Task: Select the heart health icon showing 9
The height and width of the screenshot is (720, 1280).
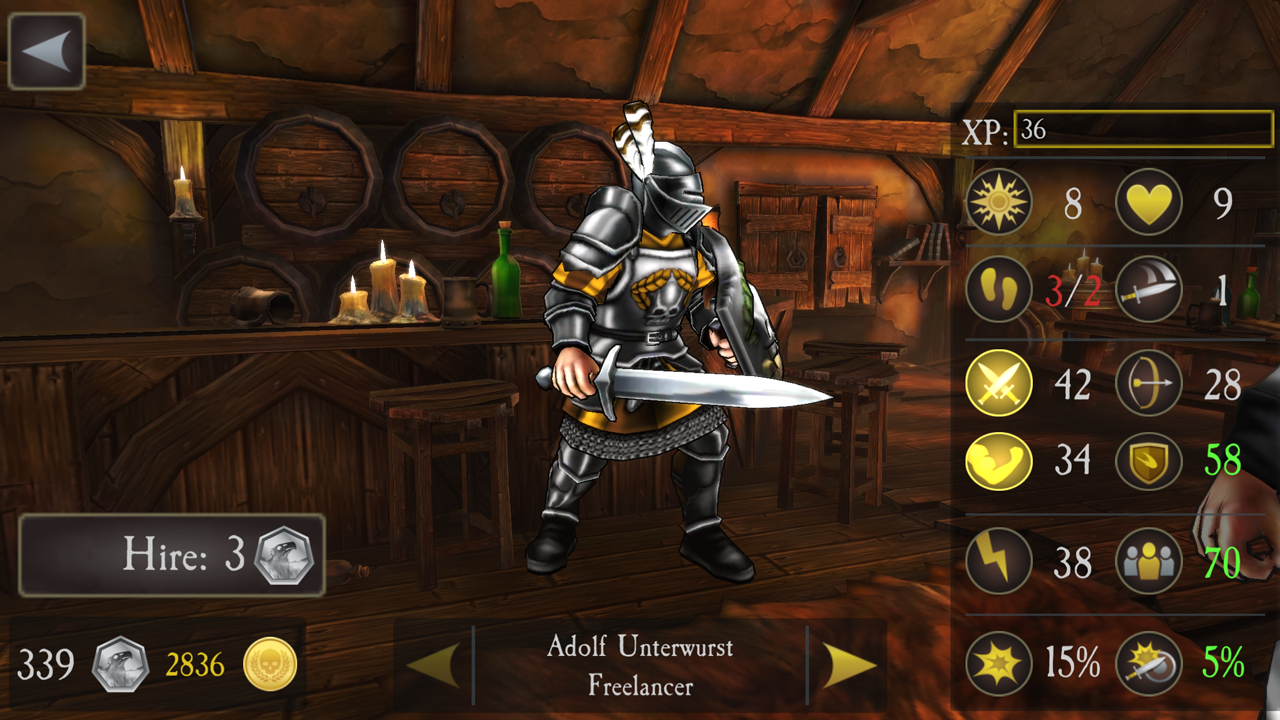Action: coord(1148,201)
